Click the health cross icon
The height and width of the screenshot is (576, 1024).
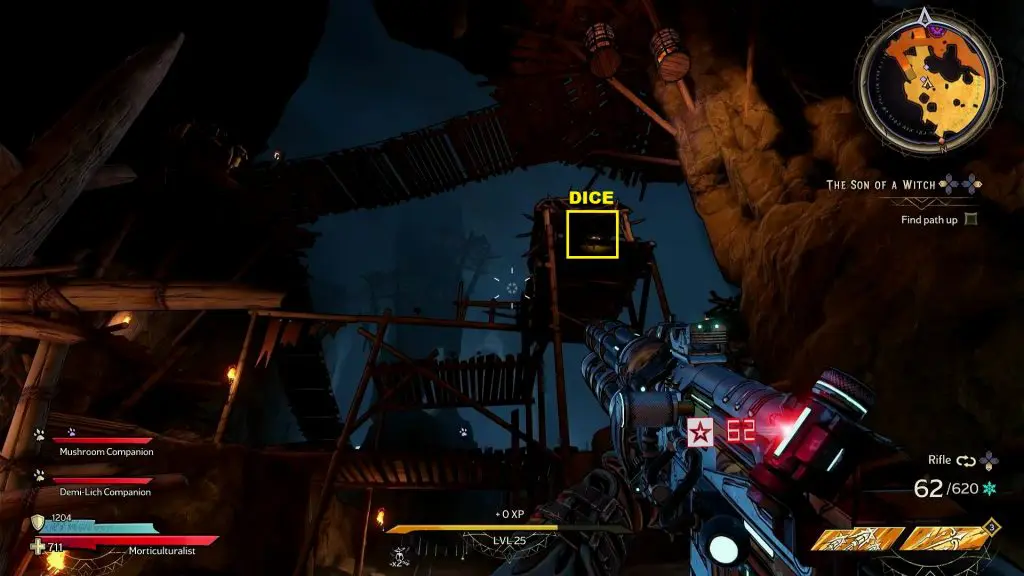click(38, 547)
